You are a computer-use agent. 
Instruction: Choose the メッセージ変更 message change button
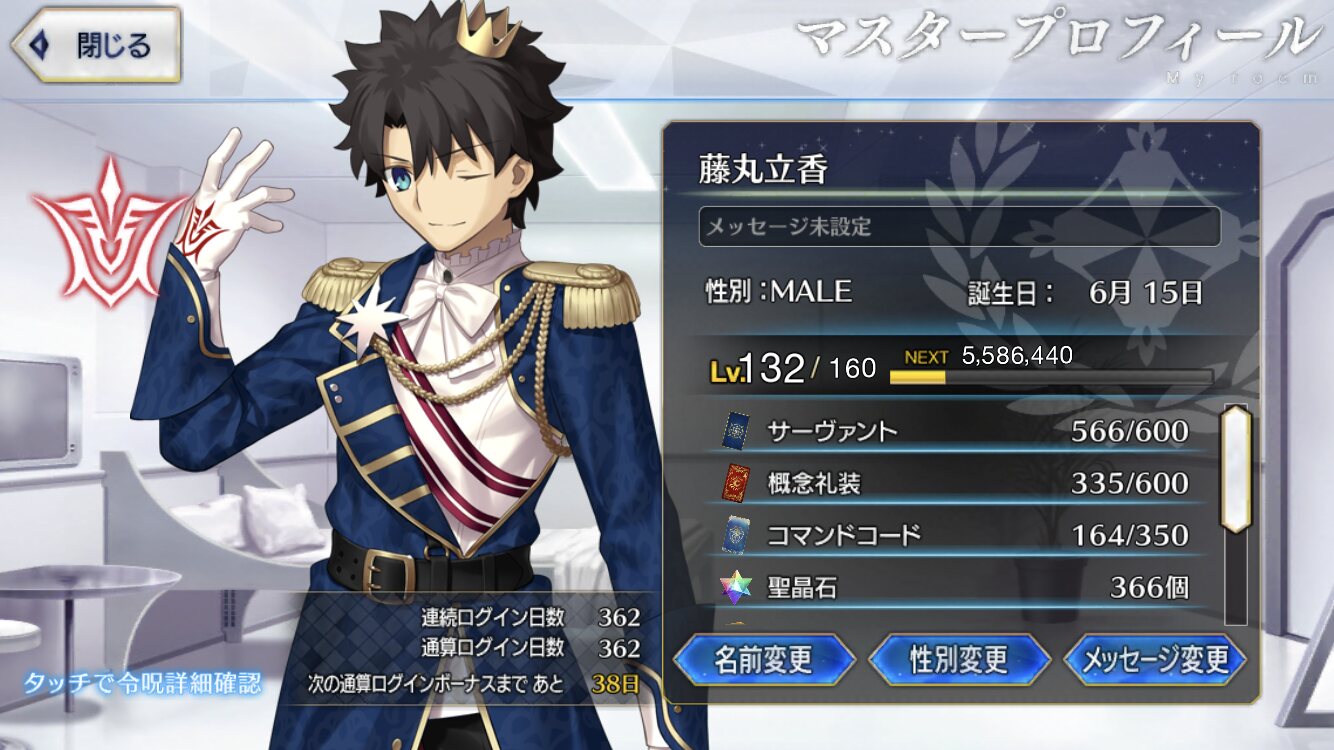click(x=1155, y=659)
